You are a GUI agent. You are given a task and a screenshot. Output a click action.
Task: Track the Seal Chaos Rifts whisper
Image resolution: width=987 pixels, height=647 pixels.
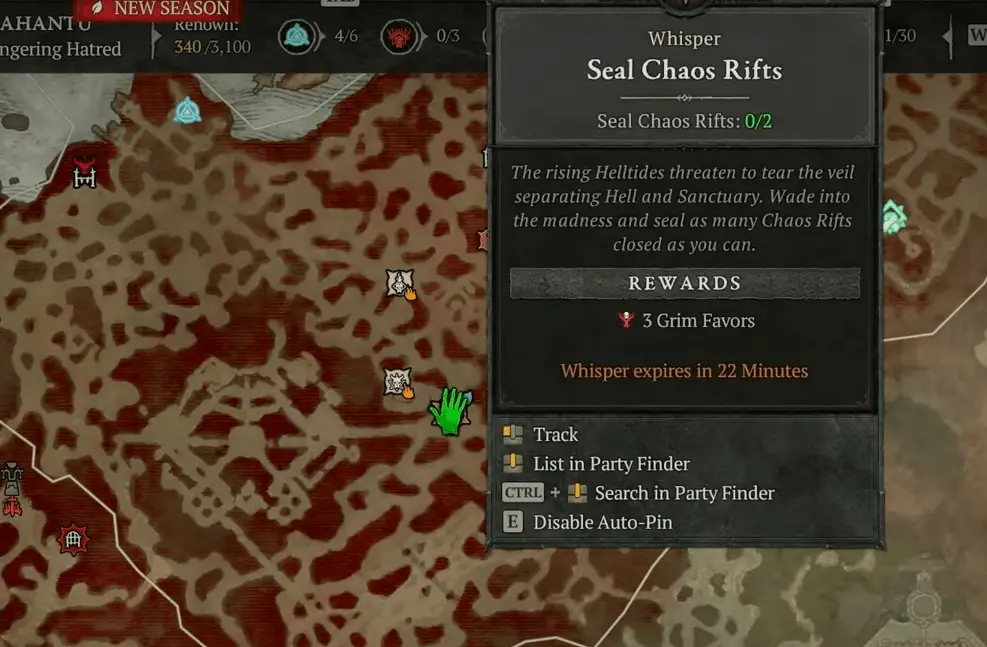click(555, 434)
